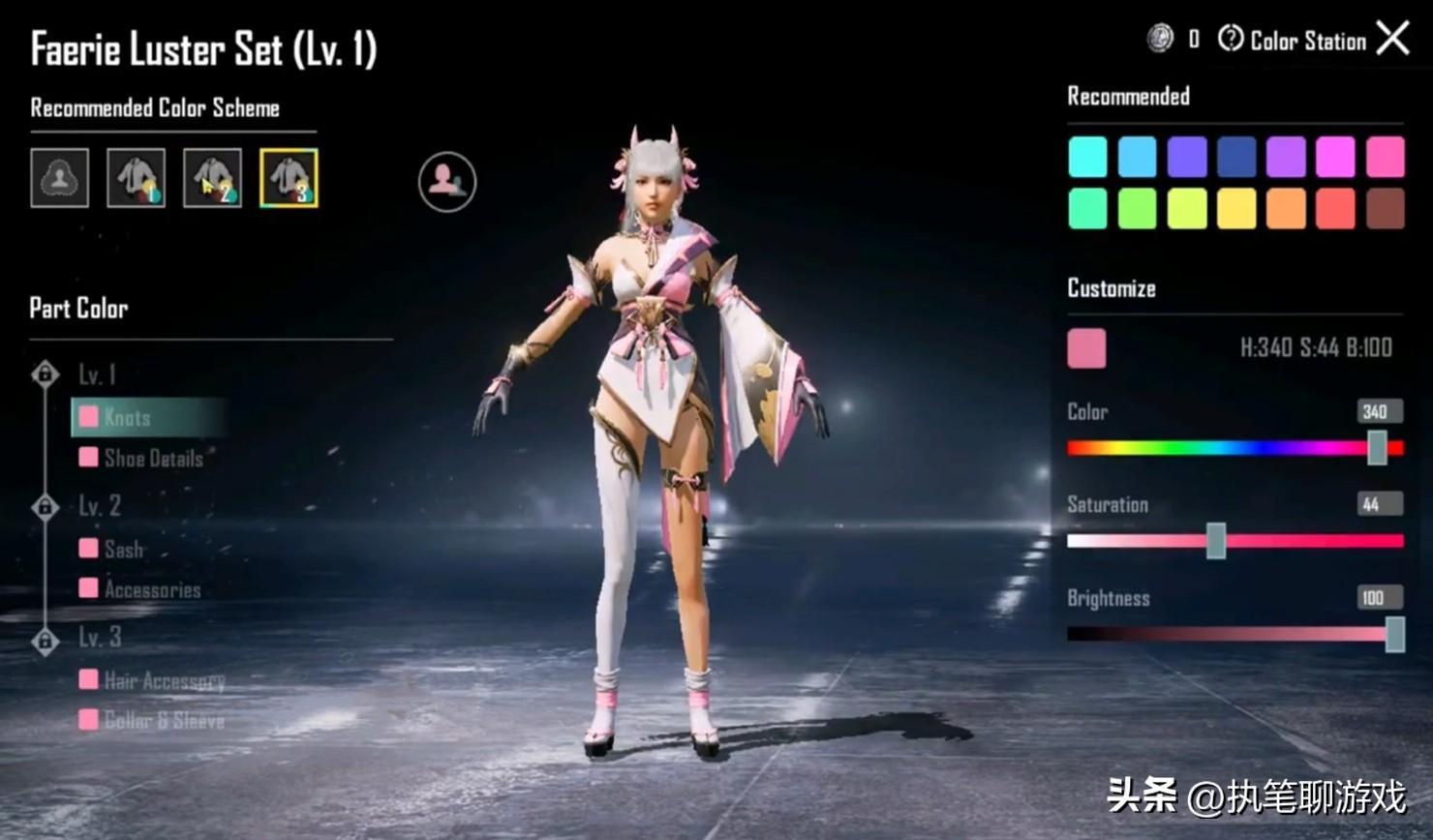The height and width of the screenshot is (840, 1433).
Task: Toggle the character preview icon
Action: [x=447, y=181]
